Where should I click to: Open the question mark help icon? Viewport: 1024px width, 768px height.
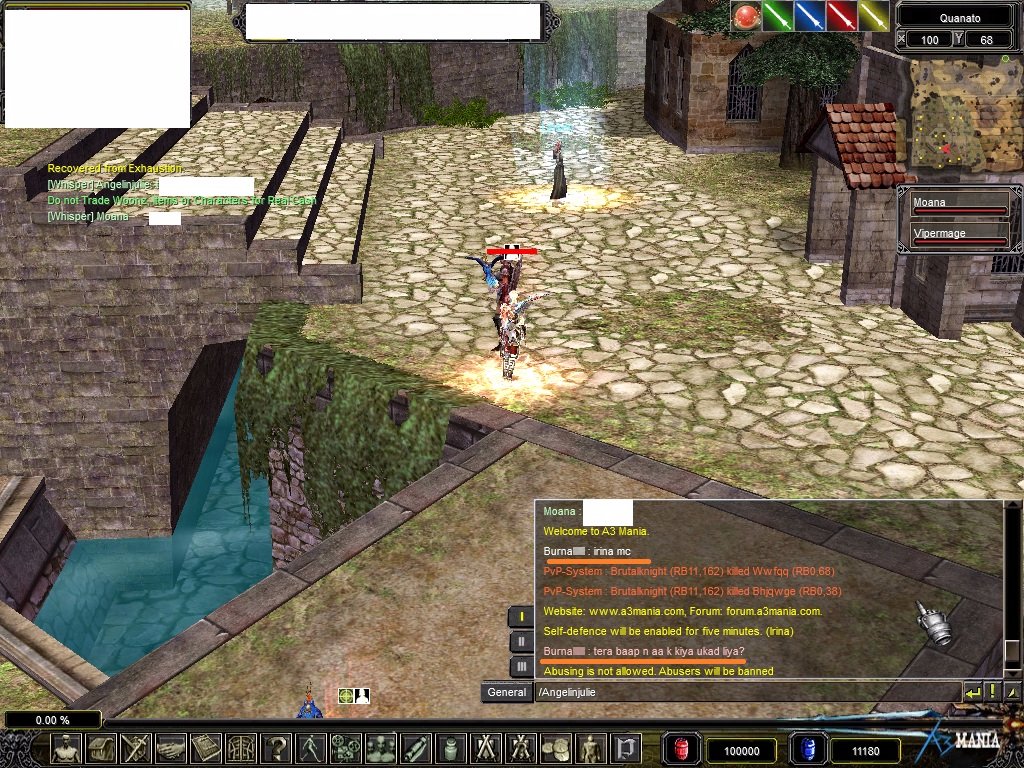tap(276, 748)
